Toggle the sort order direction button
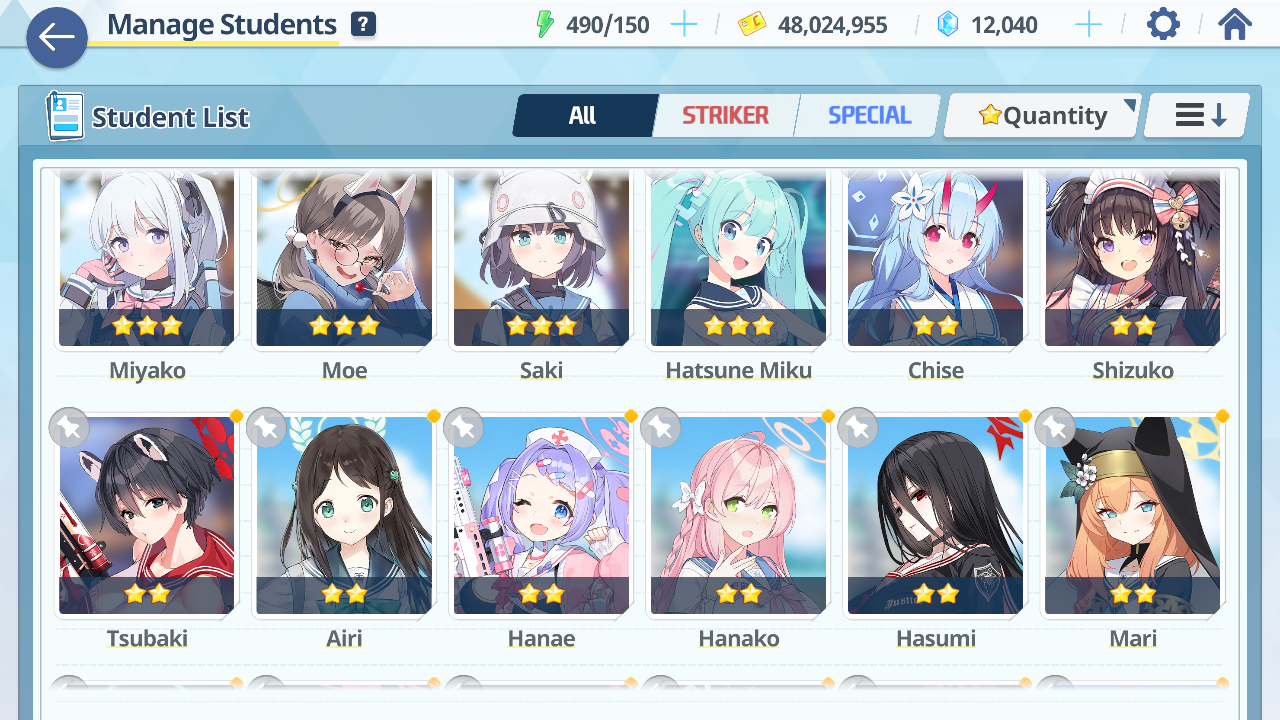This screenshot has width=1280, height=720. [x=1198, y=116]
